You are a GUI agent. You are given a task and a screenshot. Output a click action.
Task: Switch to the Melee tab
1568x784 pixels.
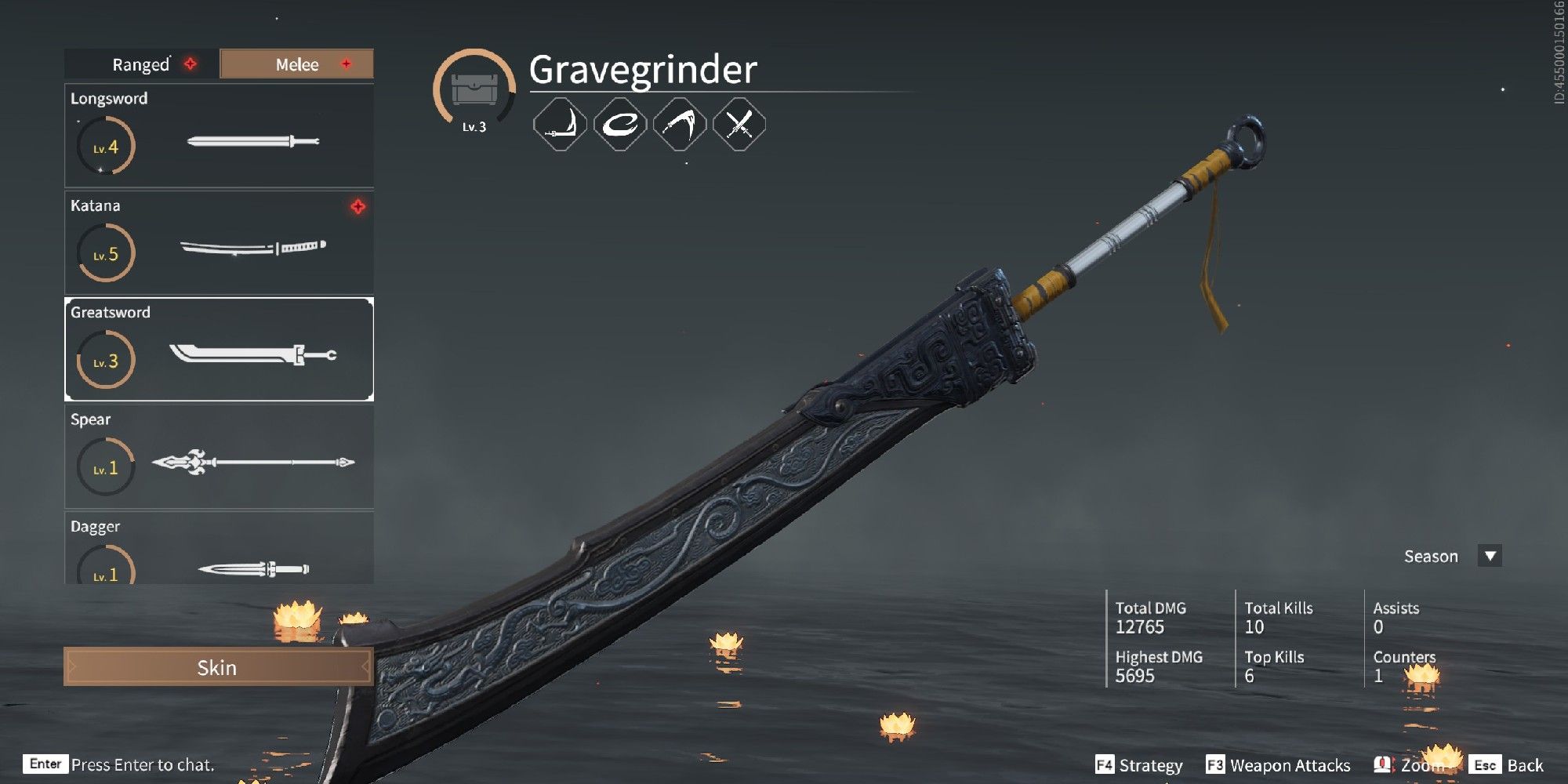tap(296, 64)
